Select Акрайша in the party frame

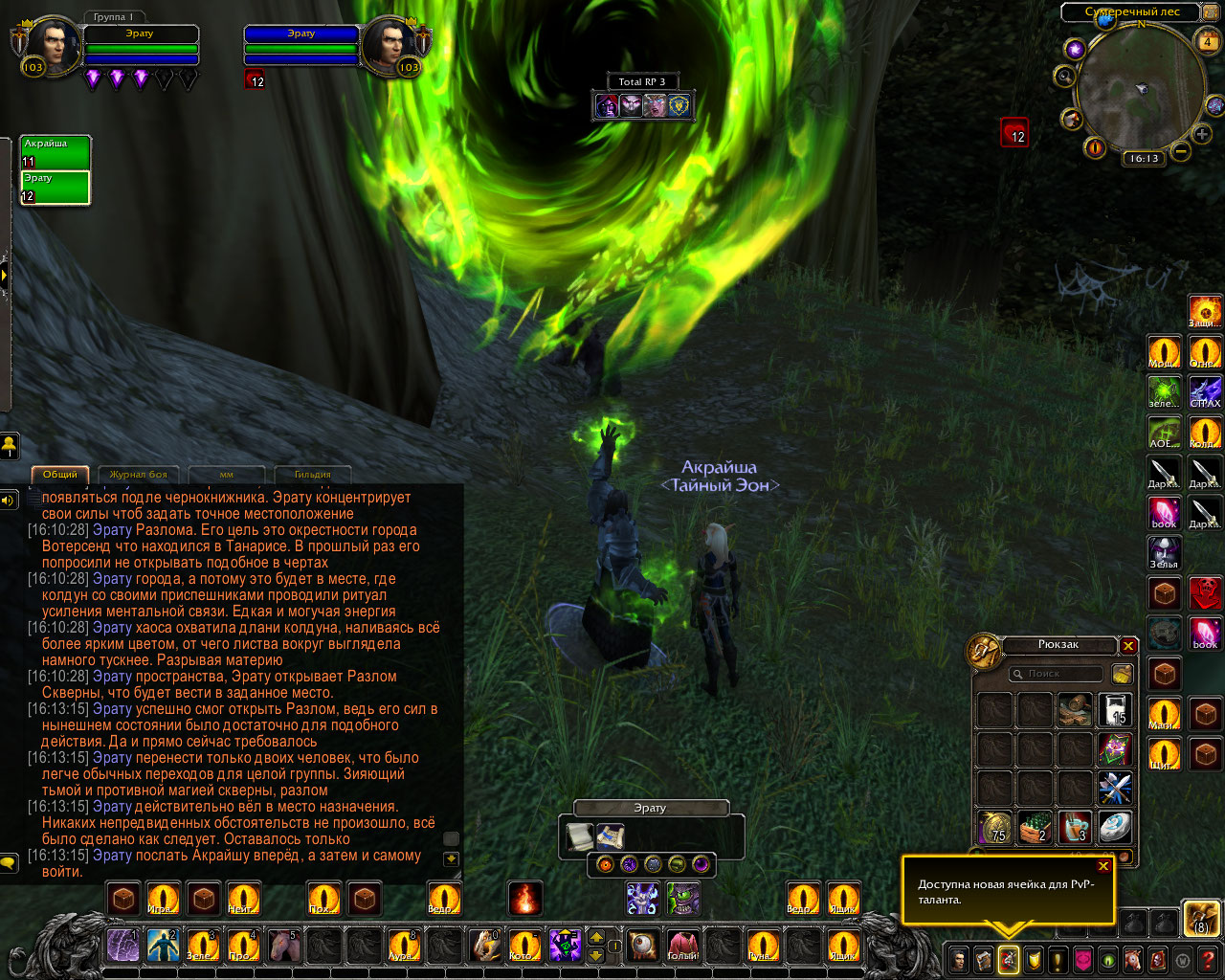56,153
